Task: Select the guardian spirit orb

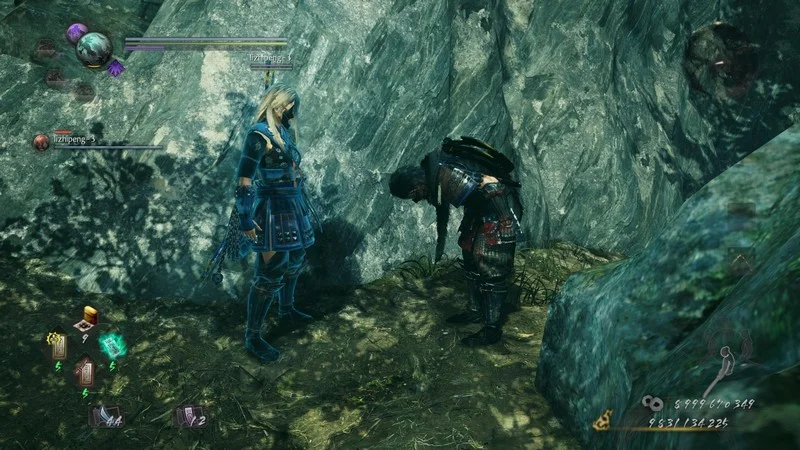Action: tap(95, 49)
